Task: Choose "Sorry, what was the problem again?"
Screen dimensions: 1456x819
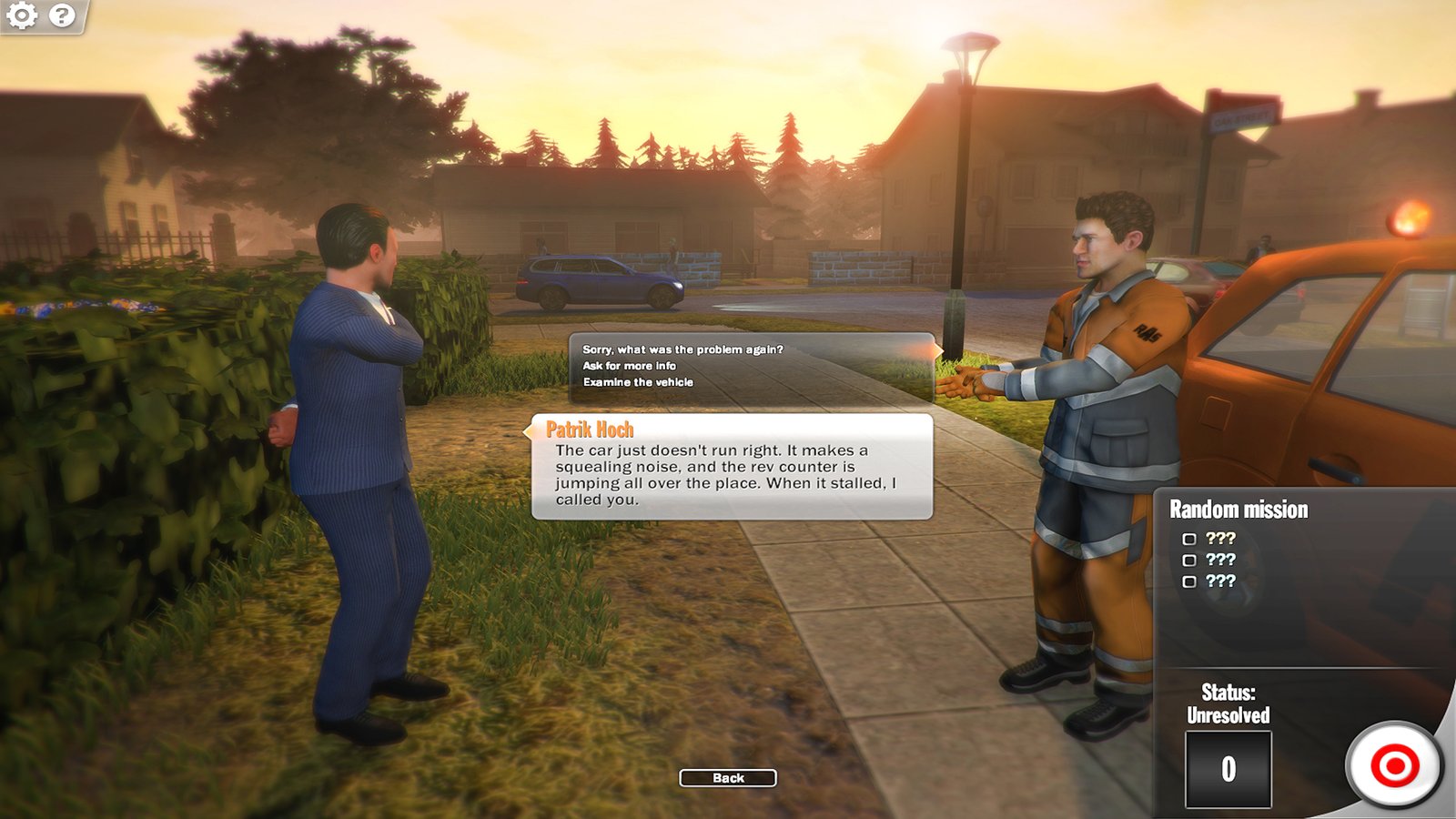Action: (682, 349)
